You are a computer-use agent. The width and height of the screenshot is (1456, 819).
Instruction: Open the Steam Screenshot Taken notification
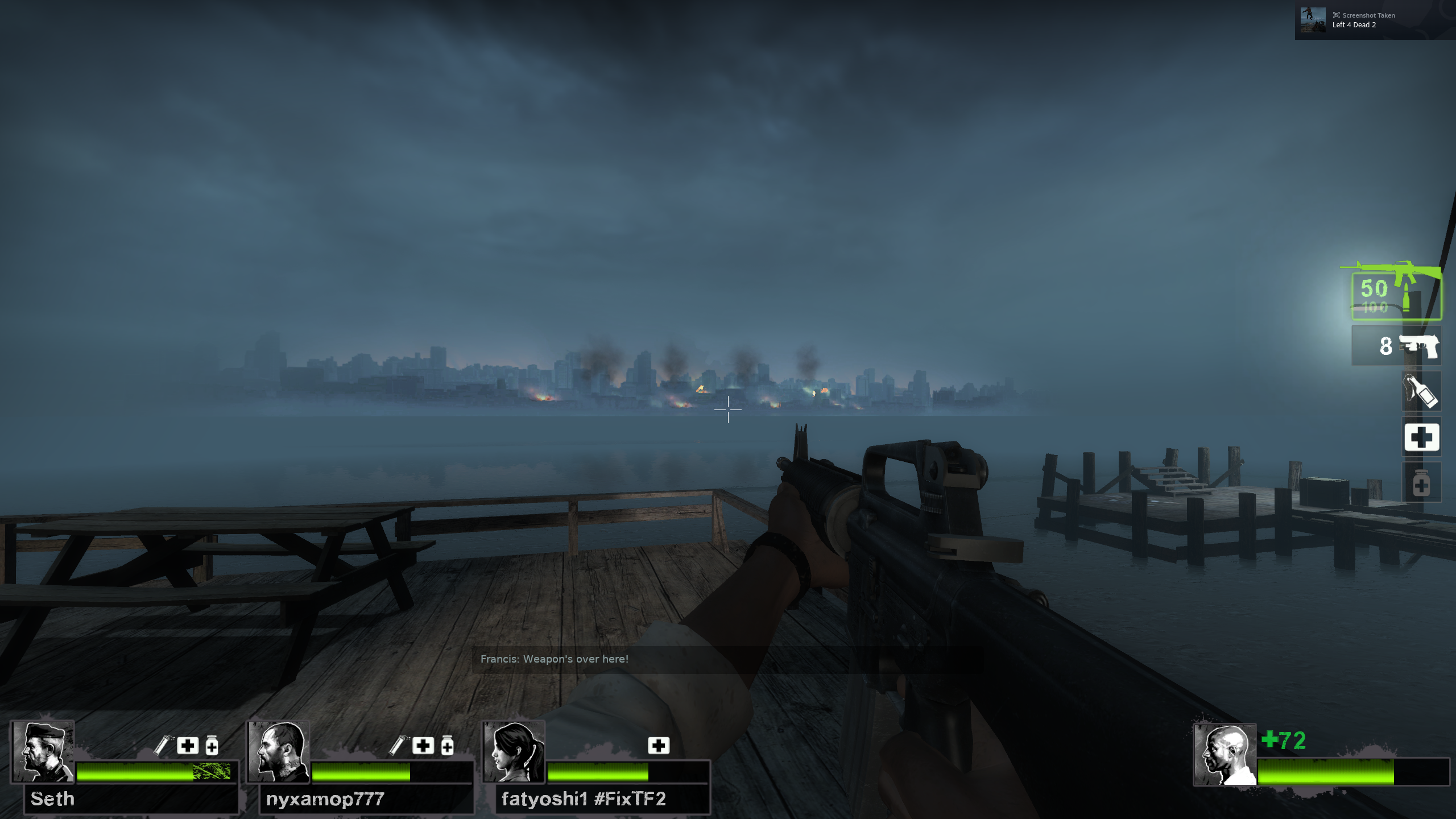(1374, 20)
